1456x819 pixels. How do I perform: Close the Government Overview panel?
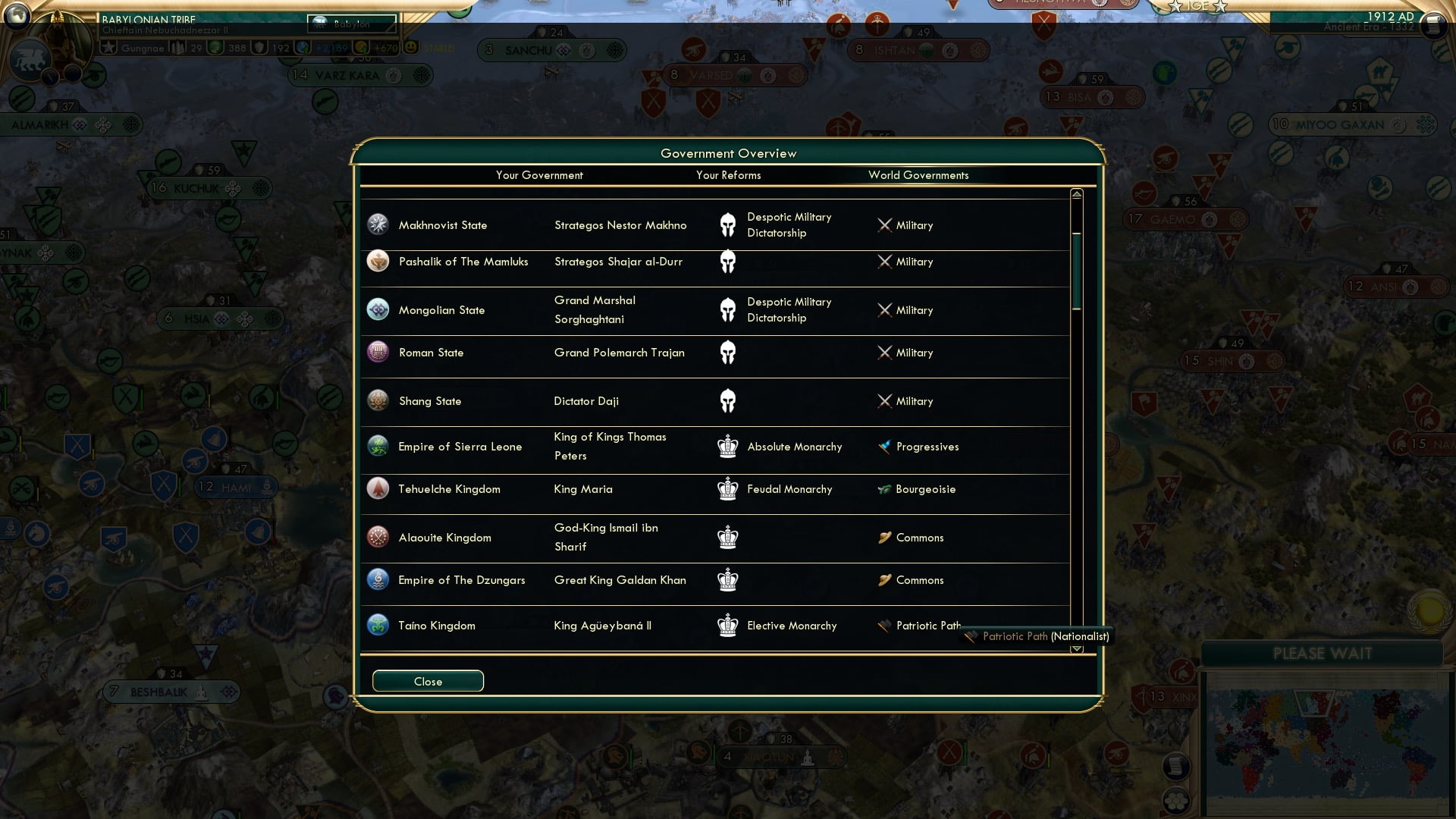[x=427, y=680]
